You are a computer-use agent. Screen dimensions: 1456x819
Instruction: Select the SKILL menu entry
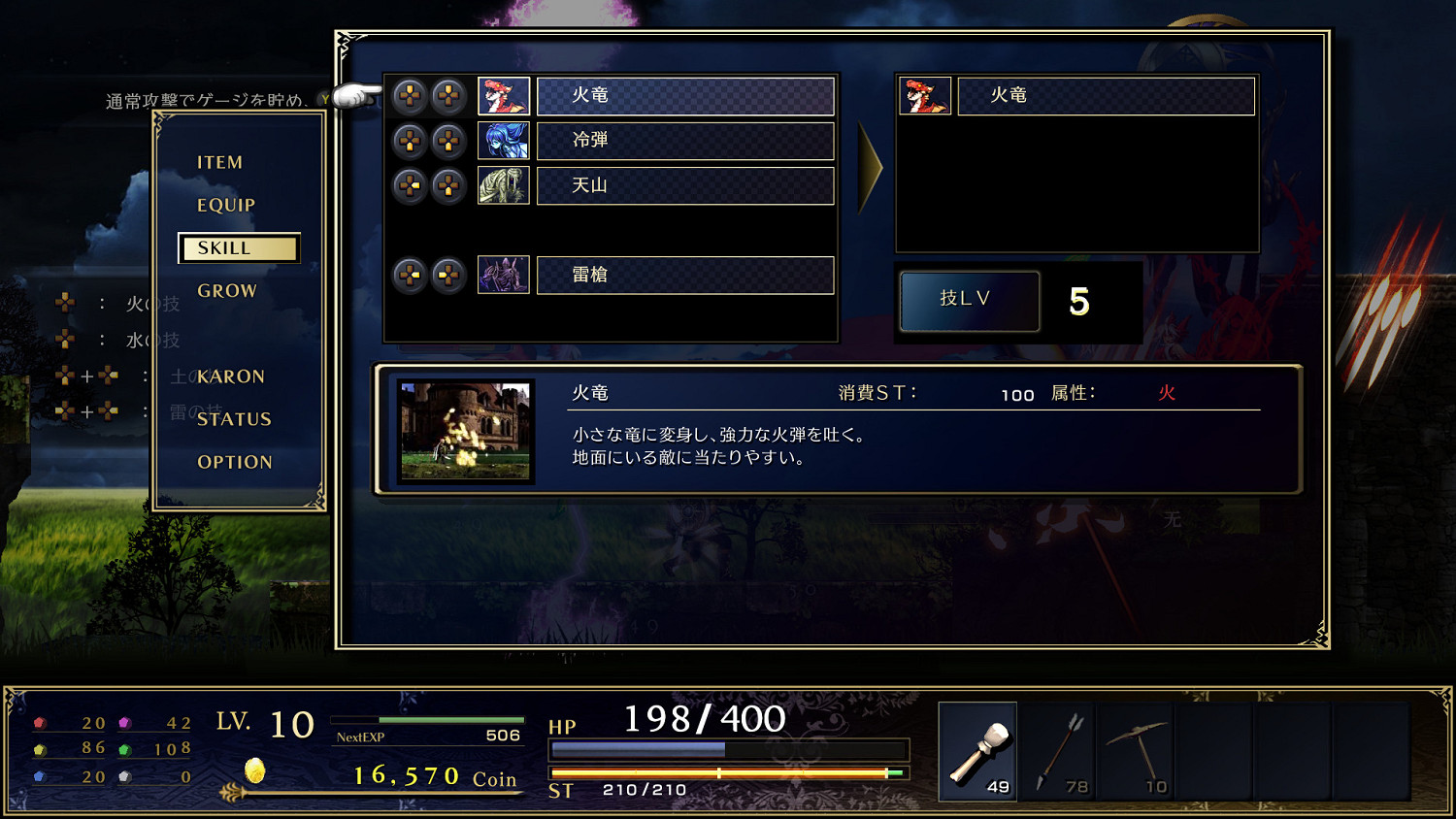(238, 247)
